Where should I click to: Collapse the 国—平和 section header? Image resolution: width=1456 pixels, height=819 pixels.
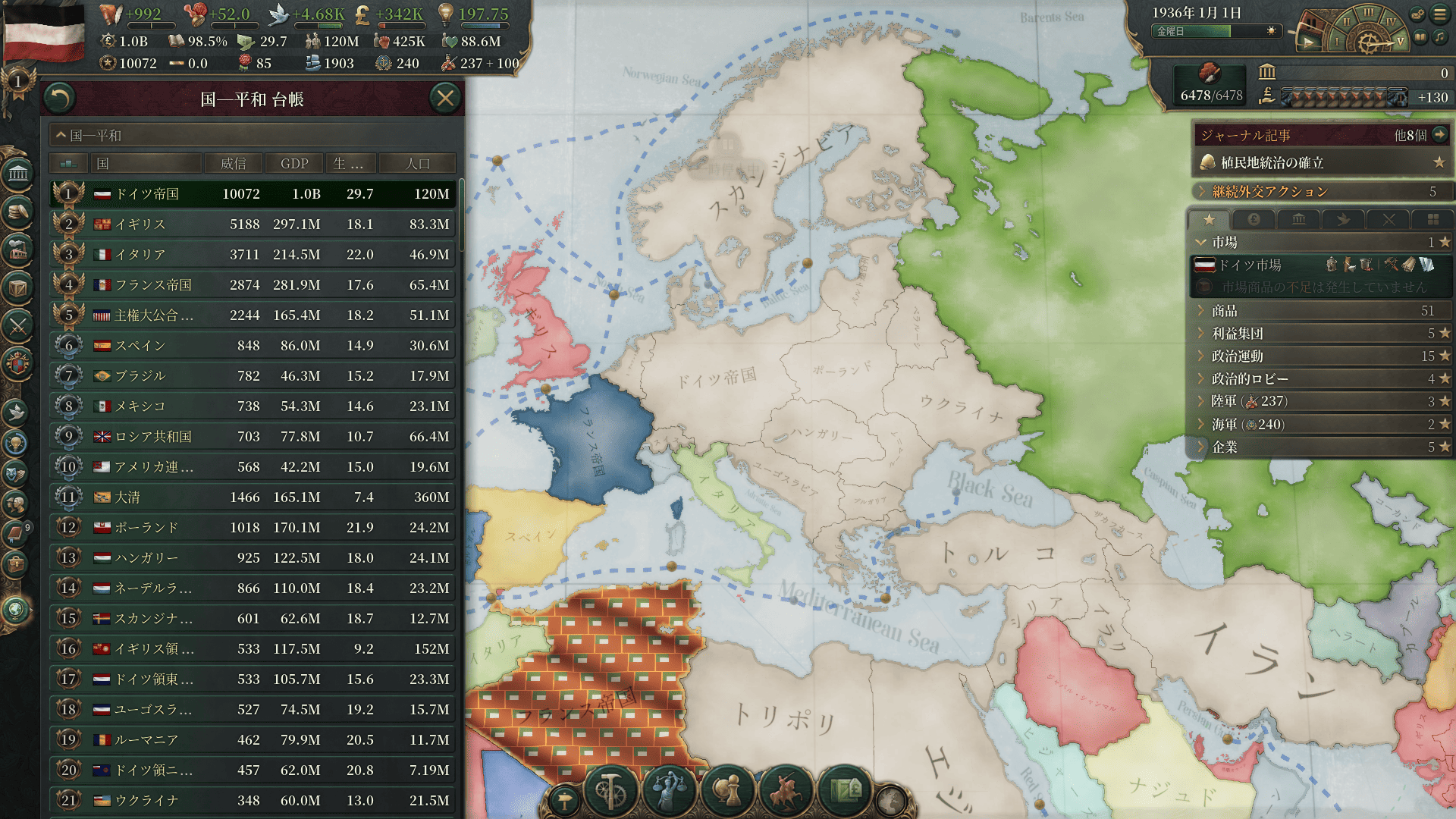click(61, 136)
